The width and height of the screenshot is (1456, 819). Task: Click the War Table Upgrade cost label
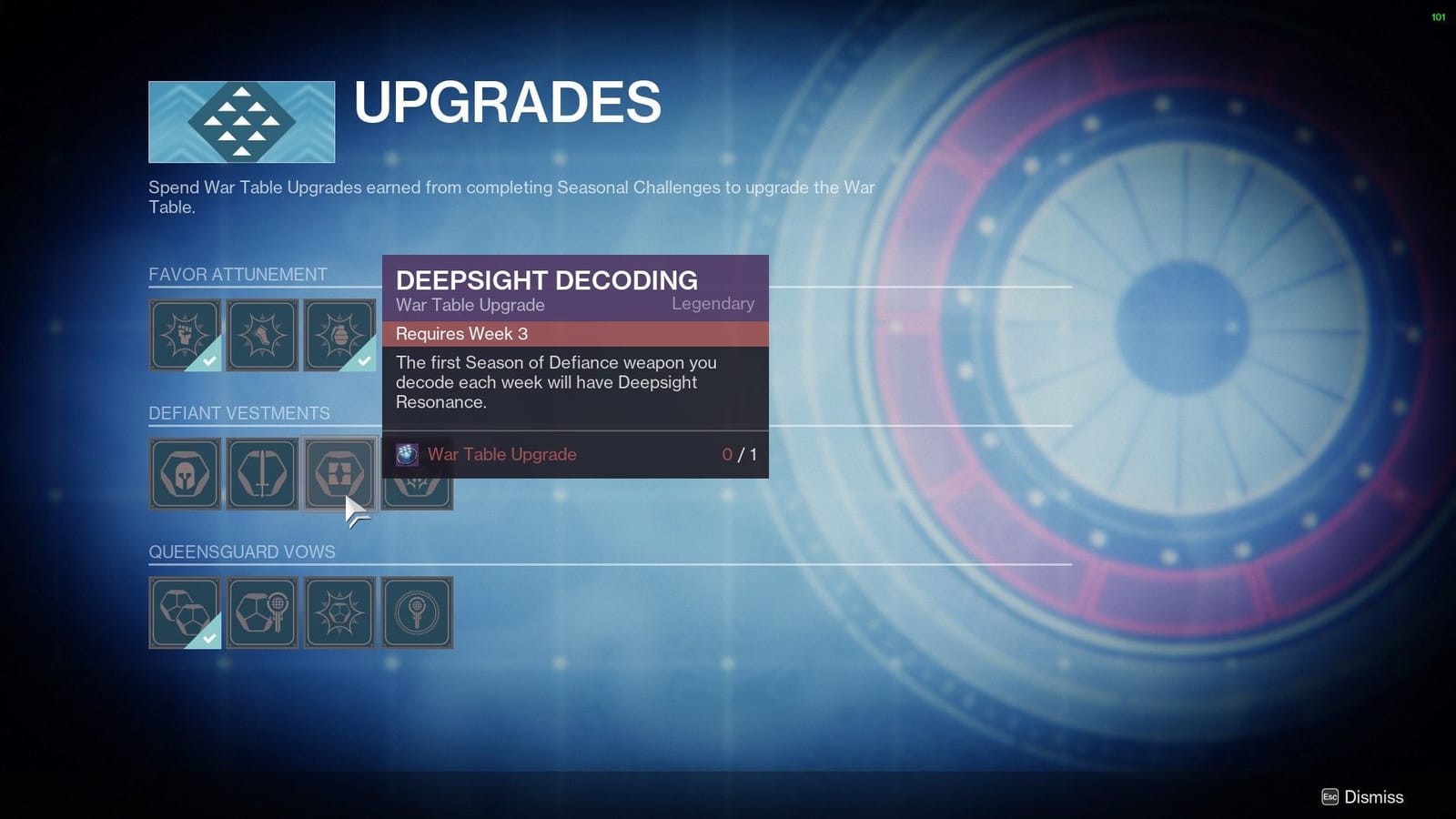[x=501, y=455]
